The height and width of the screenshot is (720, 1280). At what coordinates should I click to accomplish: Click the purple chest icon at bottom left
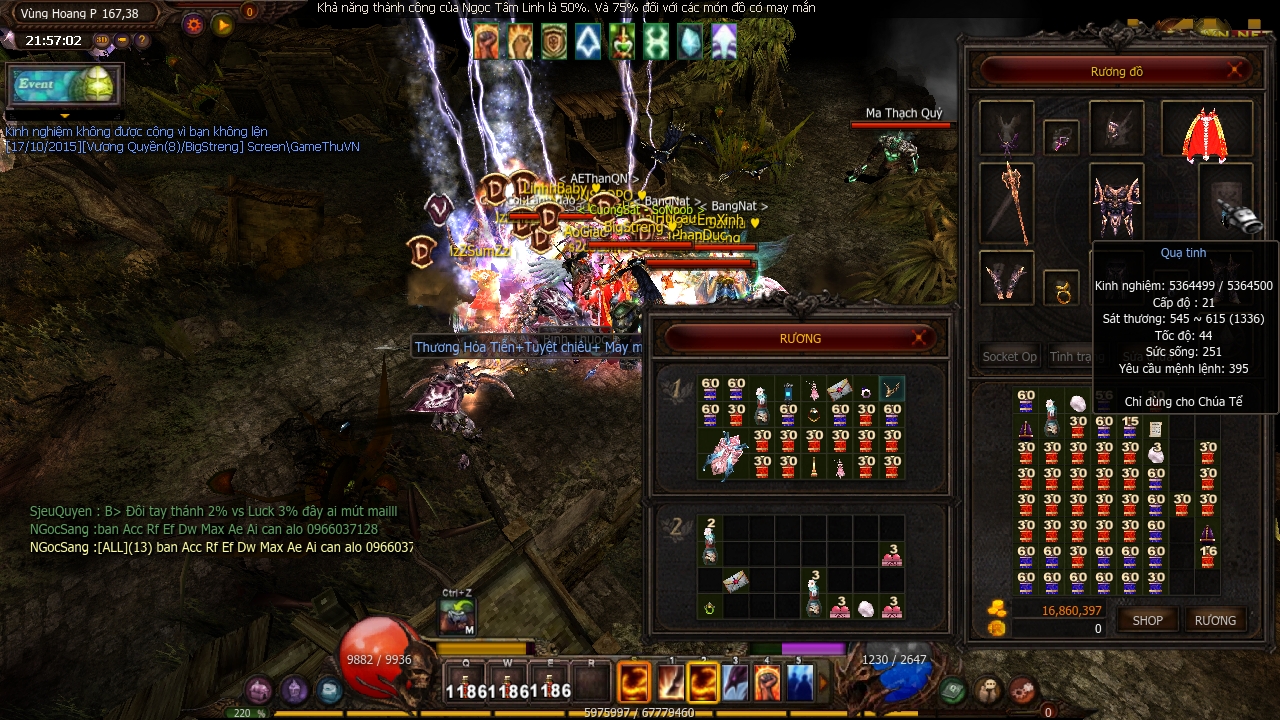[x=258, y=688]
